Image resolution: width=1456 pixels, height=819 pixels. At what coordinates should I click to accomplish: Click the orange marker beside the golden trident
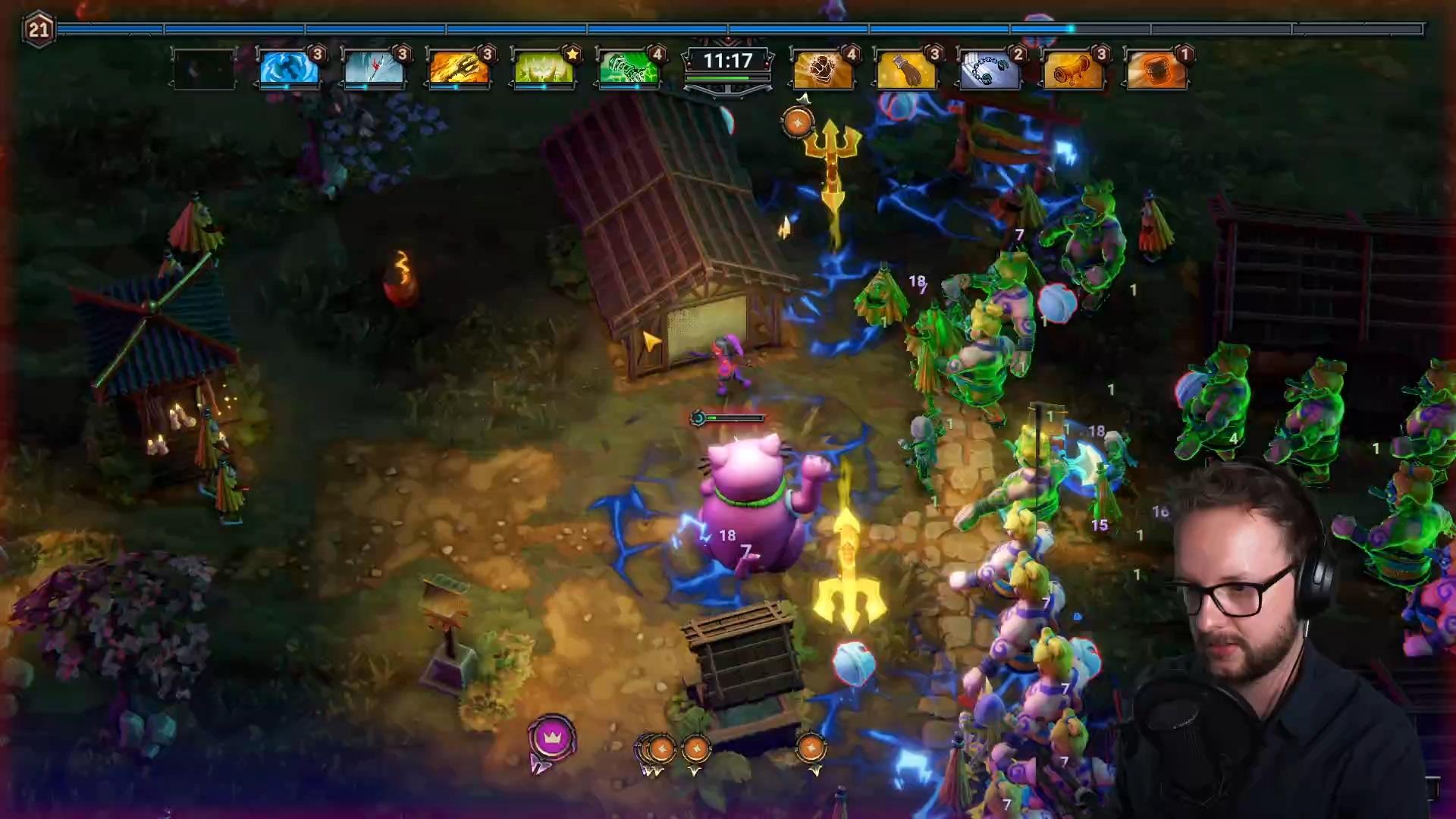(x=797, y=121)
